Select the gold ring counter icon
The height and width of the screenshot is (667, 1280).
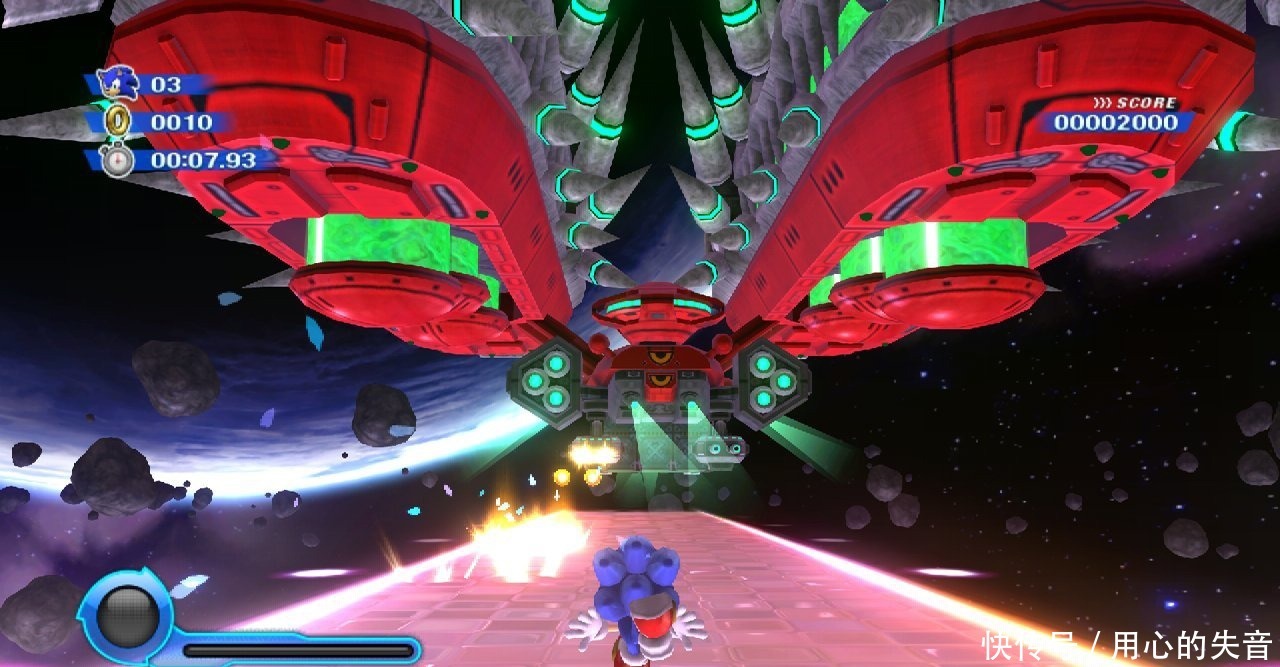118,122
